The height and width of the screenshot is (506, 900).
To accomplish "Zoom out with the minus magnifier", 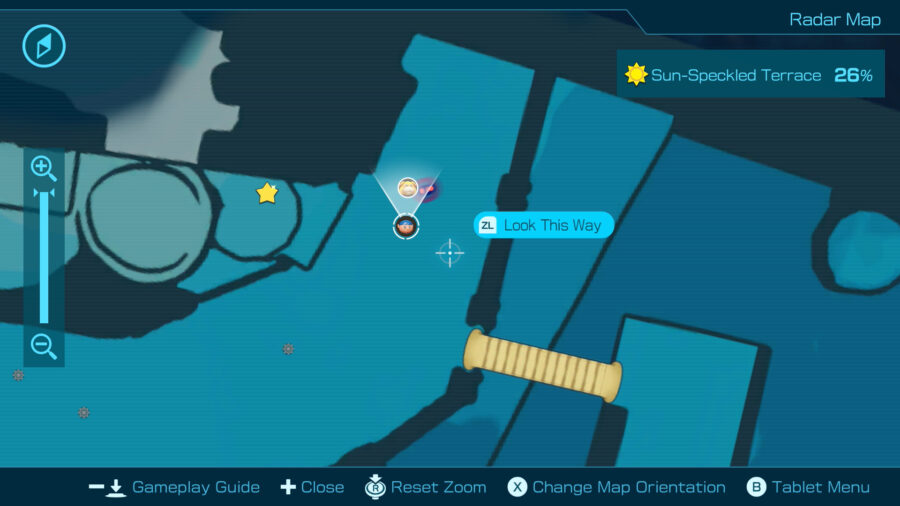I will (43, 346).
